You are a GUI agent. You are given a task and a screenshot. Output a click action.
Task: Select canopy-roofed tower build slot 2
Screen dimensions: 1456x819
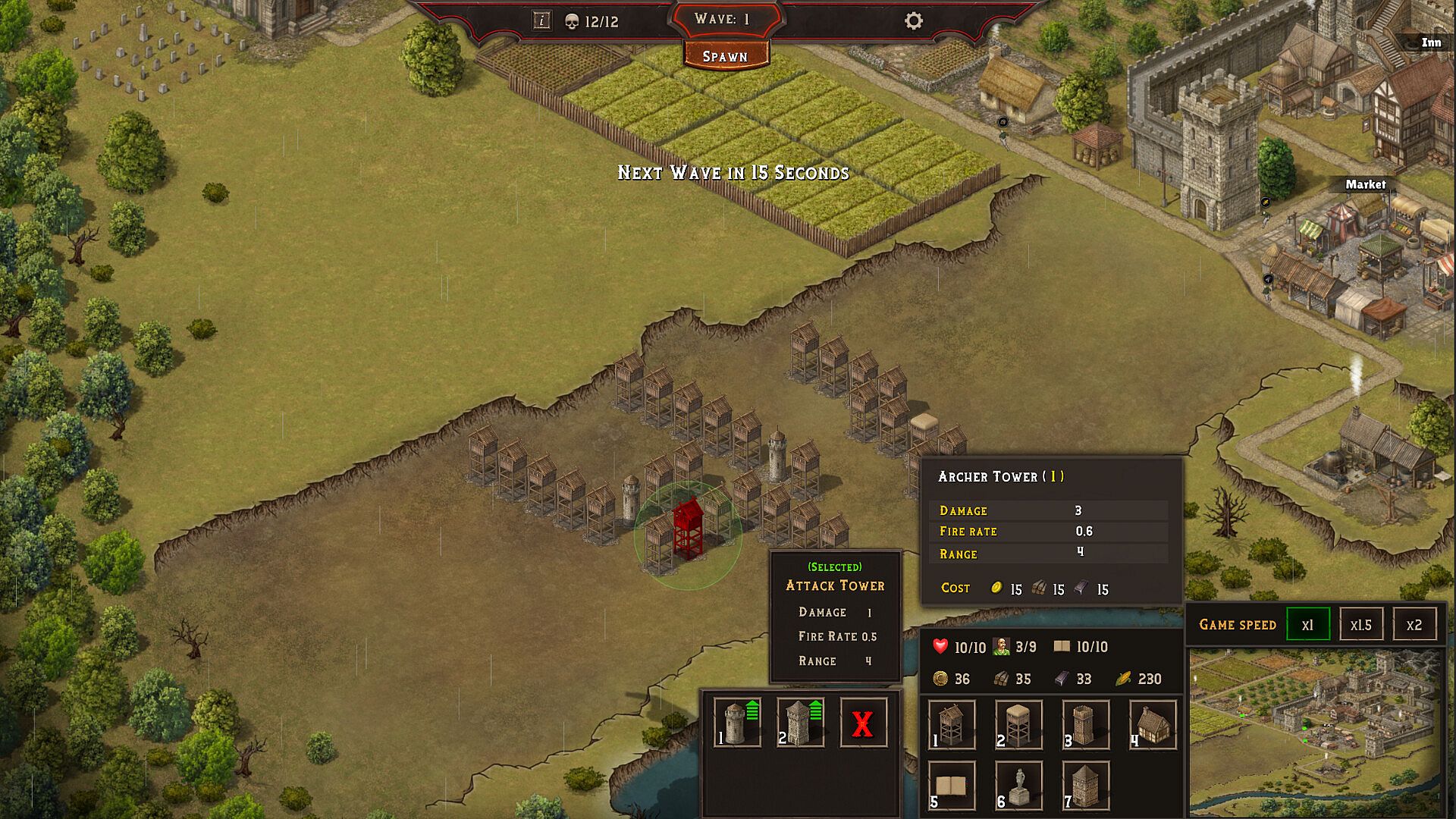(1018, 724)
